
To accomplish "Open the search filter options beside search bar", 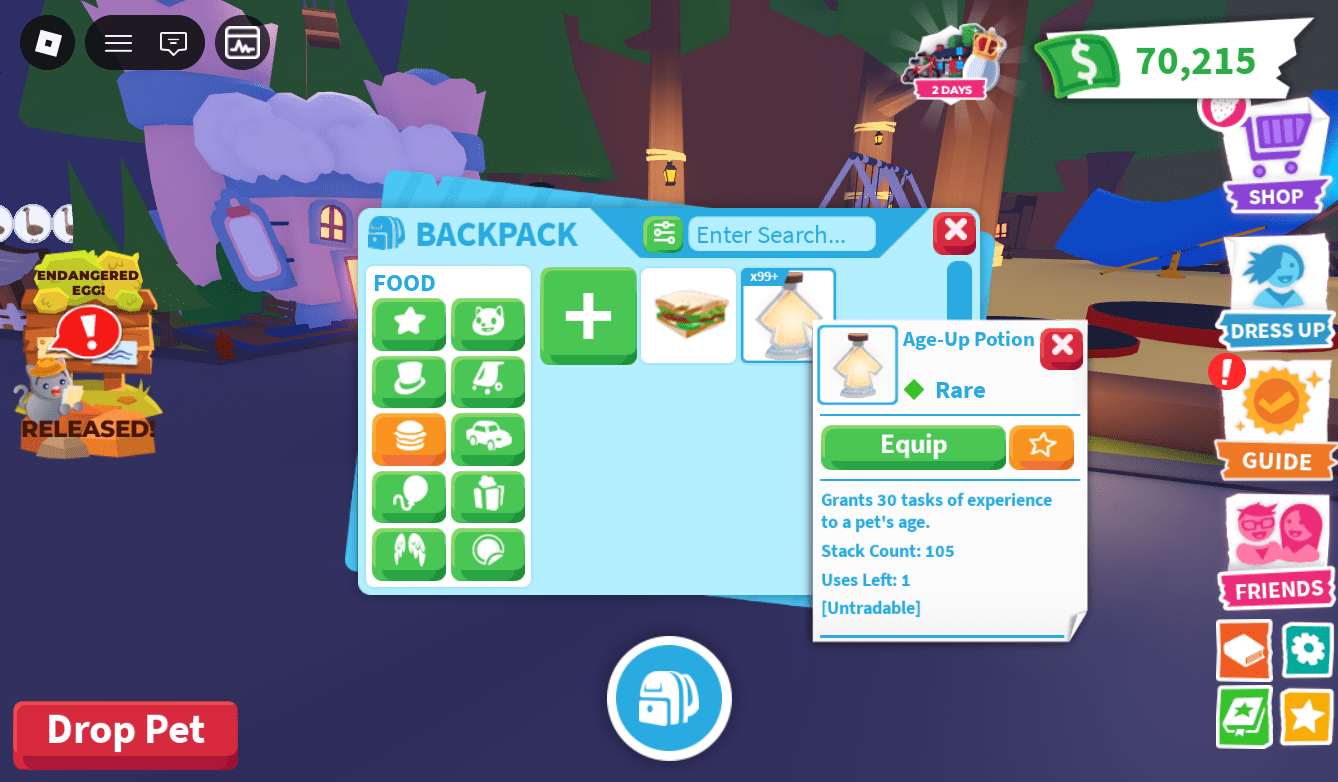I will click(663, 233).
